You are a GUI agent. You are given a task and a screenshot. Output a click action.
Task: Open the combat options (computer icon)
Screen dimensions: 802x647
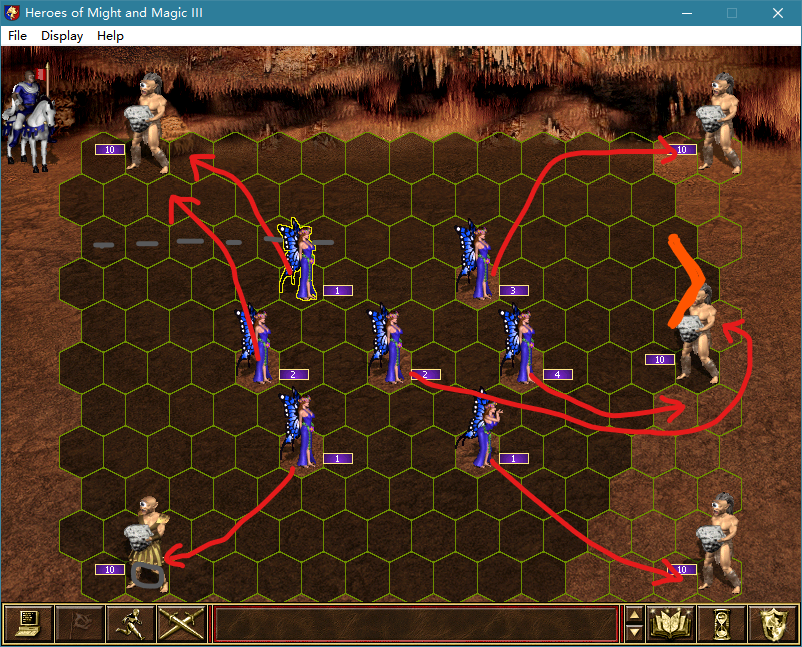pyautogui.click(x=28, y=624)
